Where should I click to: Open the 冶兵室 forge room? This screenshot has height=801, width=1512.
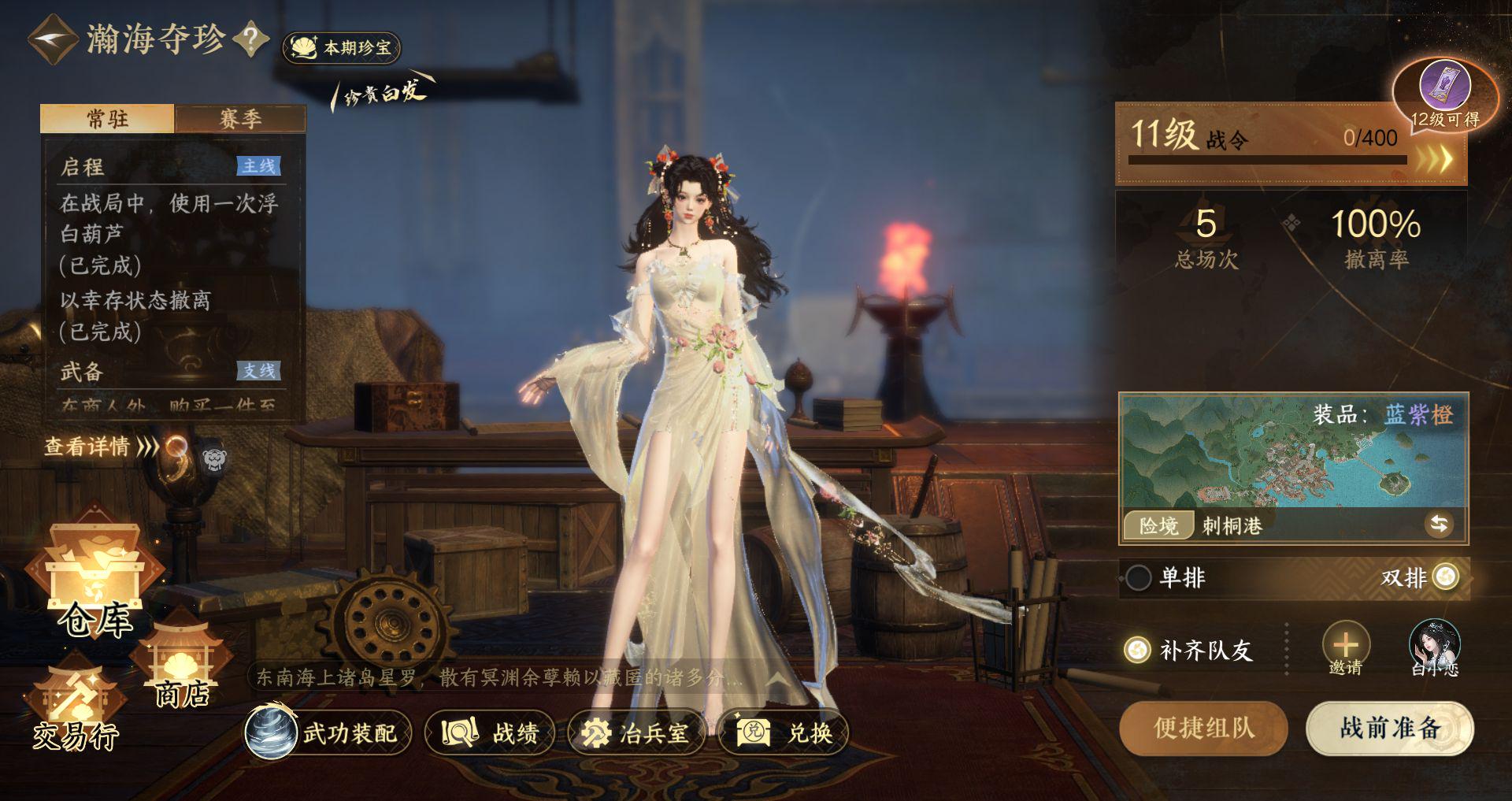coord(636,733)
